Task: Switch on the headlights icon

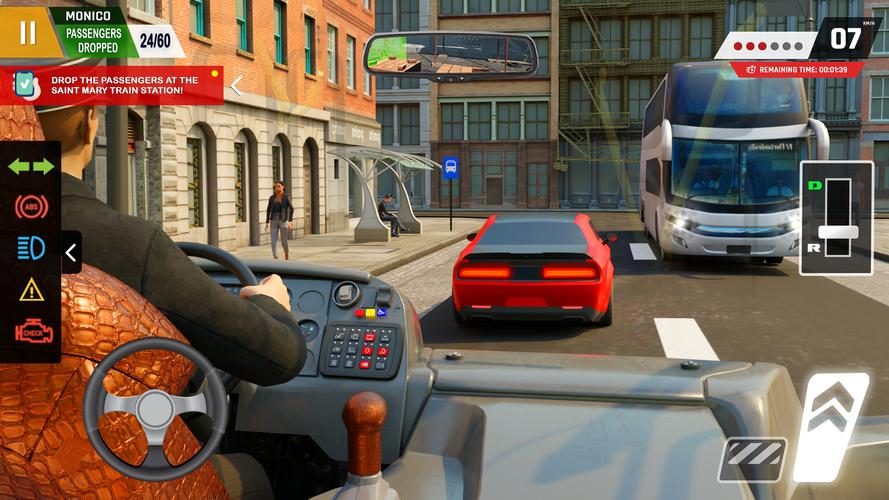Action: pyautogui.click(x=31, y=248)
